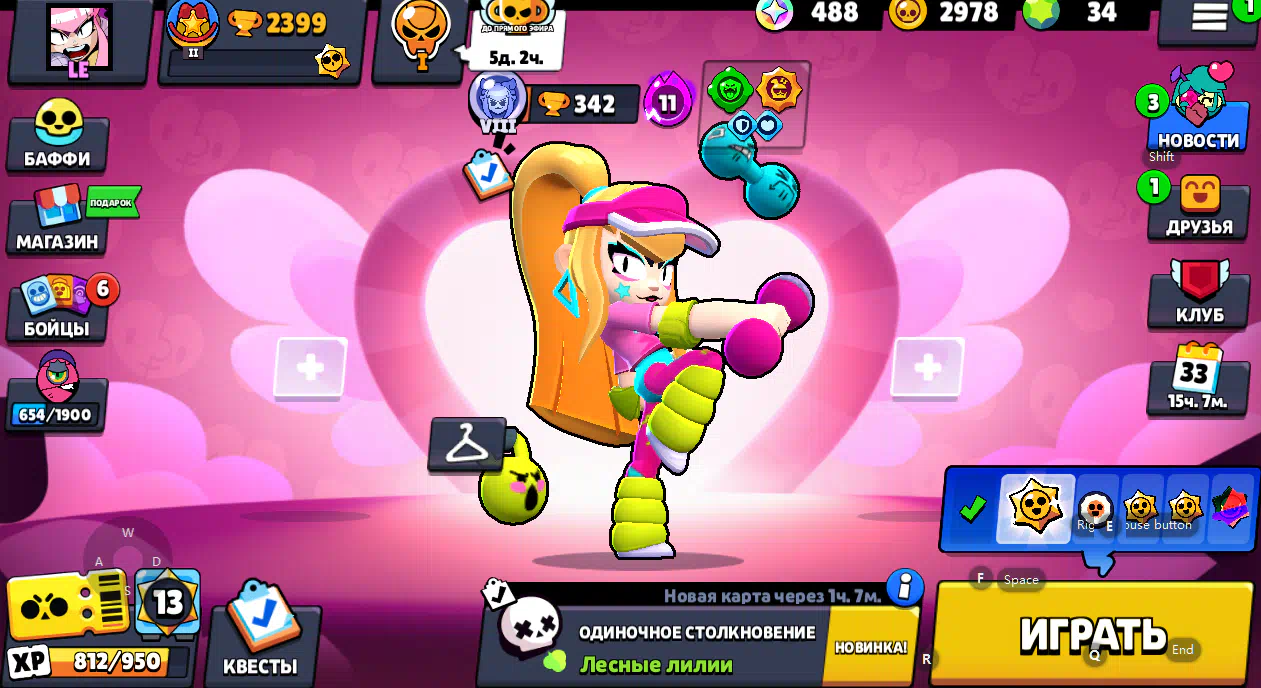Open the player profile avatar
The height and width of the screenshot is (688, 1261).
tap(79, 39)
